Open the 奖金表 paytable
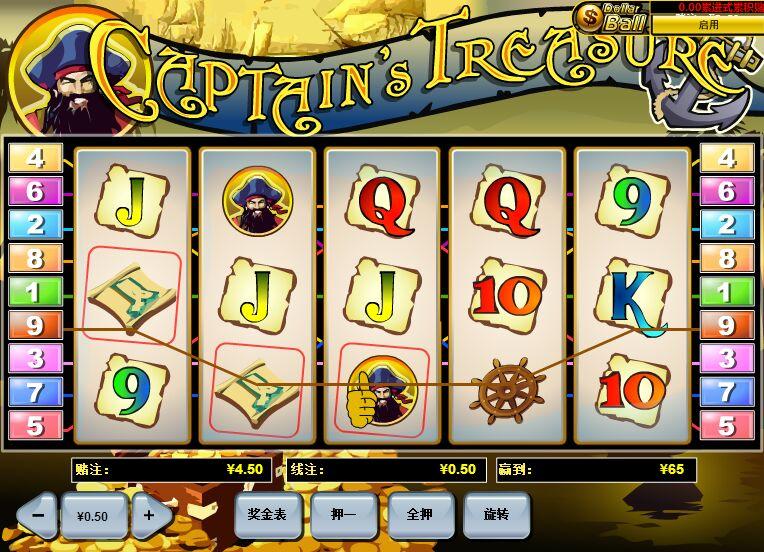 tap(267, 514)
